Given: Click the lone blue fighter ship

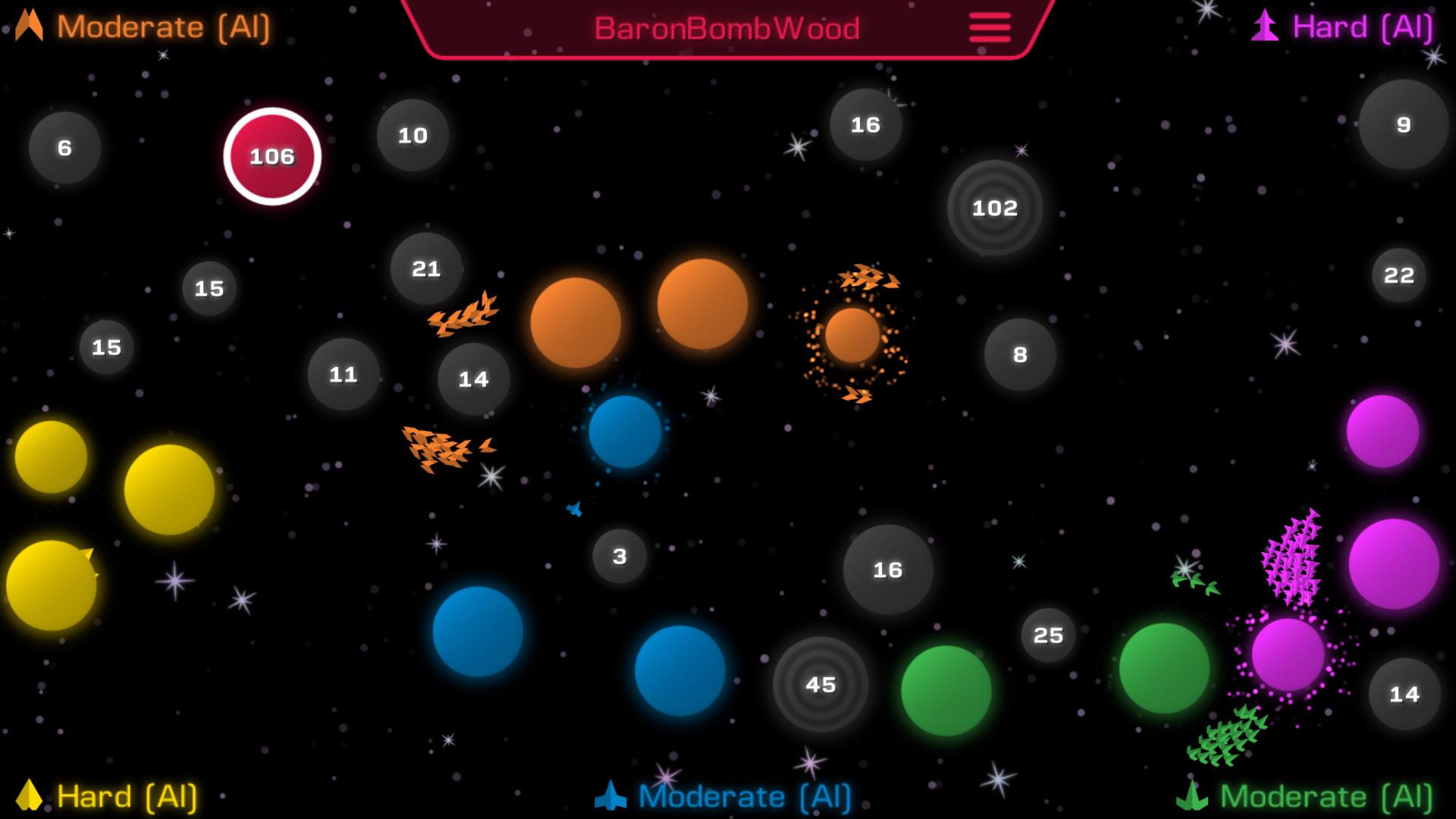Looking at the screenshot, I should click(574, 510).
